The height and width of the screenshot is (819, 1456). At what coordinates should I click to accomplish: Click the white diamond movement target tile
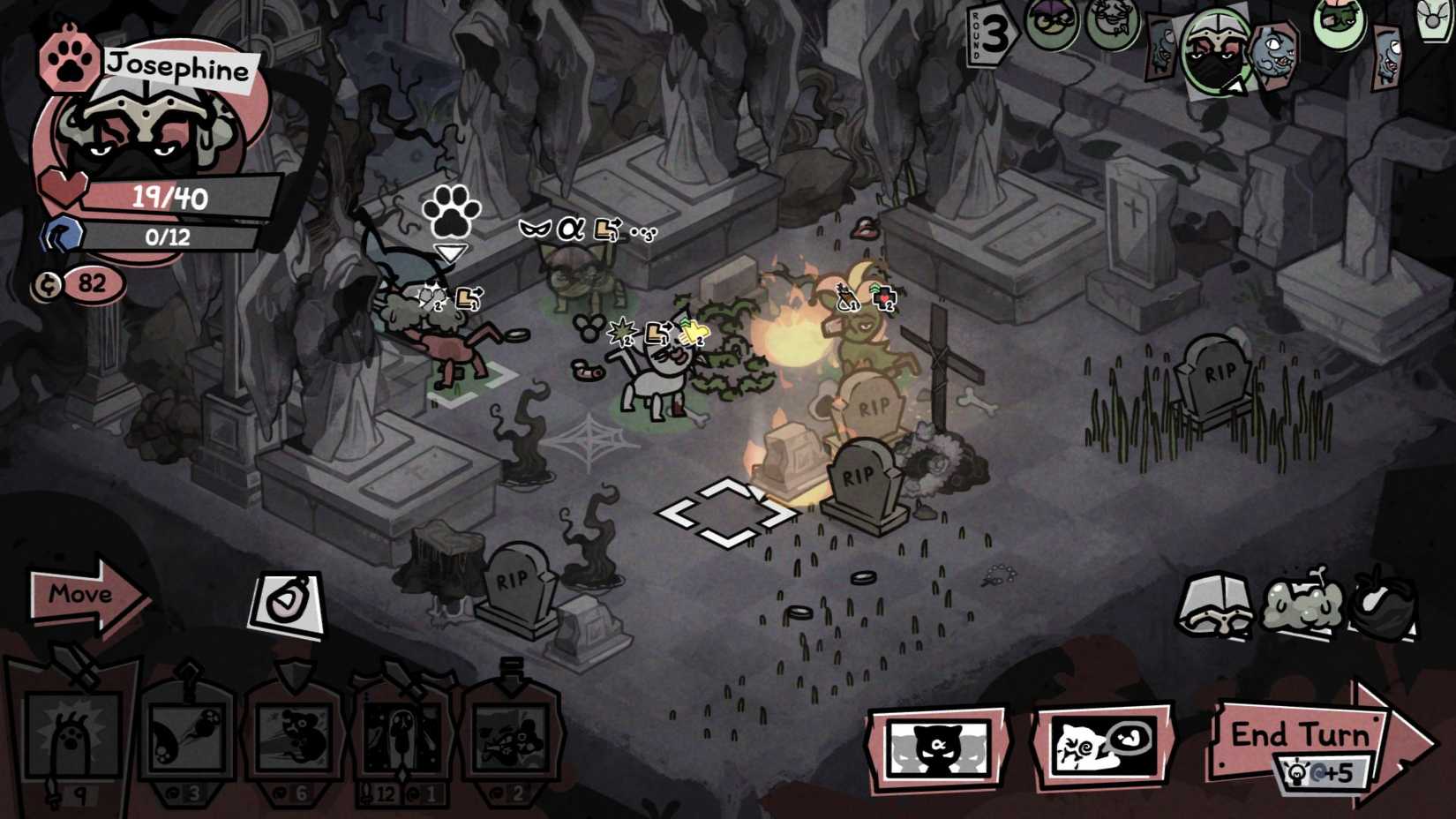[728, 512]
